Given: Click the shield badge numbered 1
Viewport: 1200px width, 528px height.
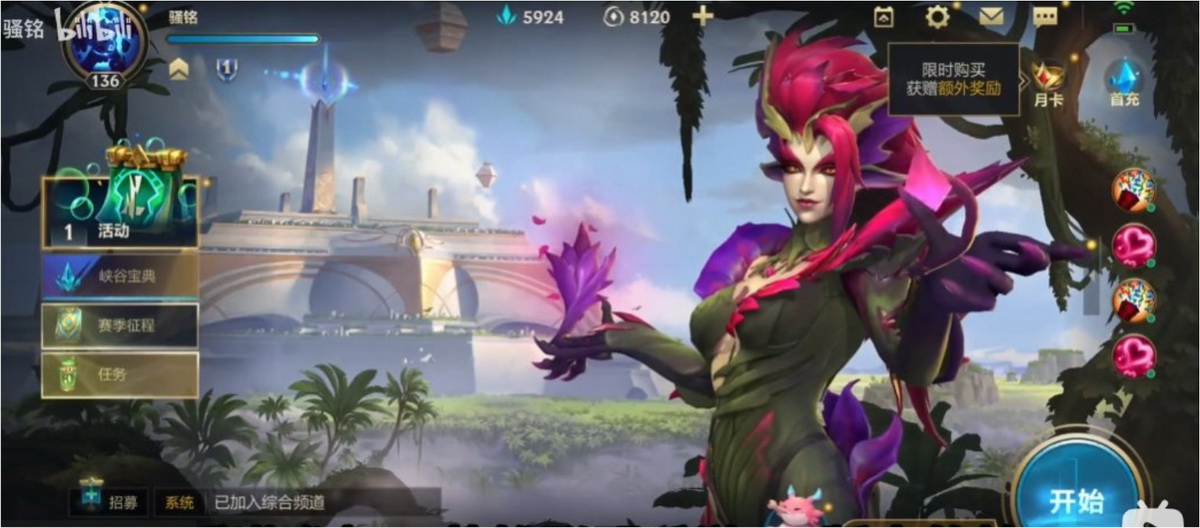Looking at the screenshot, I should click(x=227, y=69).
